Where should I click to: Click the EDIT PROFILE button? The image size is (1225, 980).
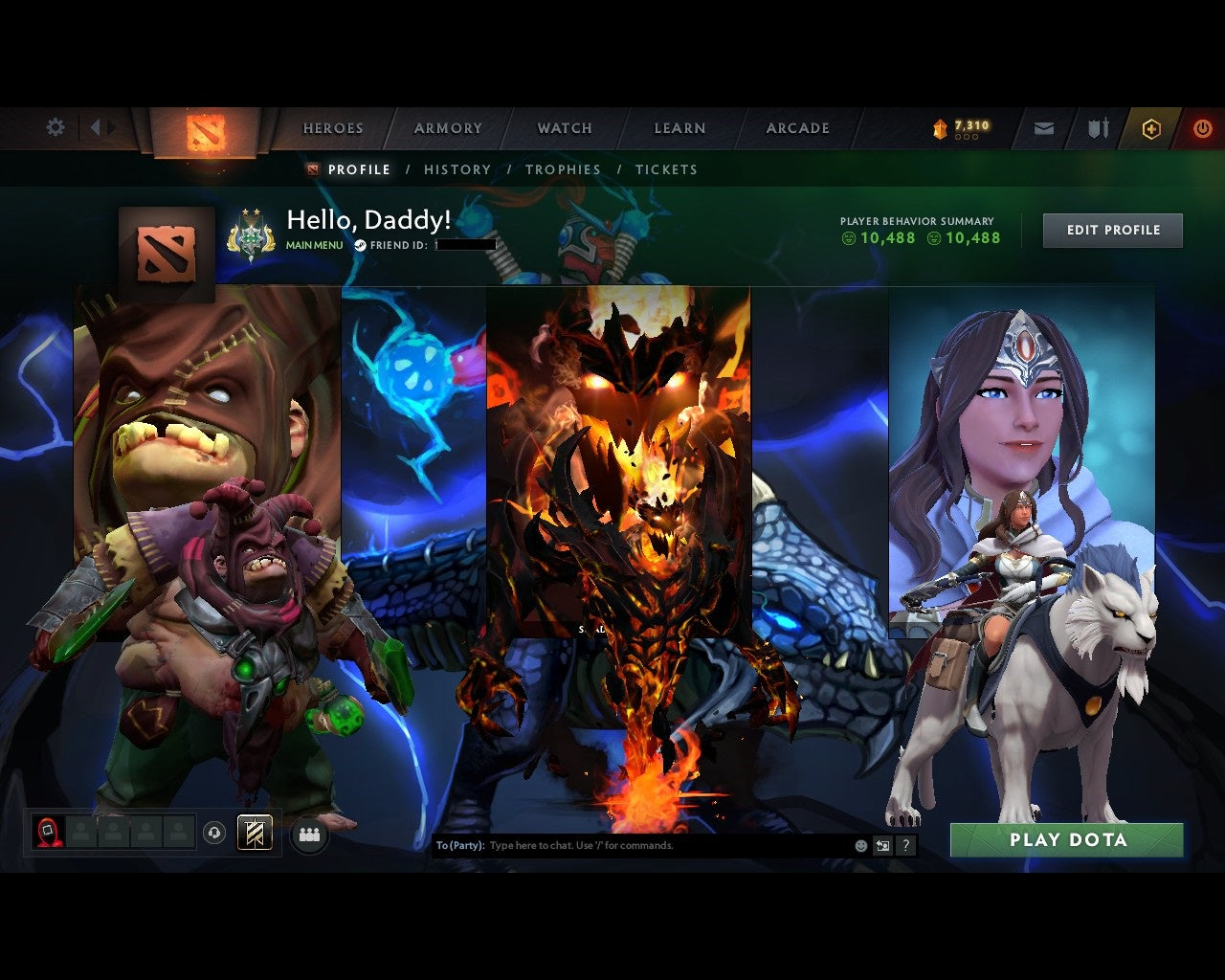click(1112, 230)
